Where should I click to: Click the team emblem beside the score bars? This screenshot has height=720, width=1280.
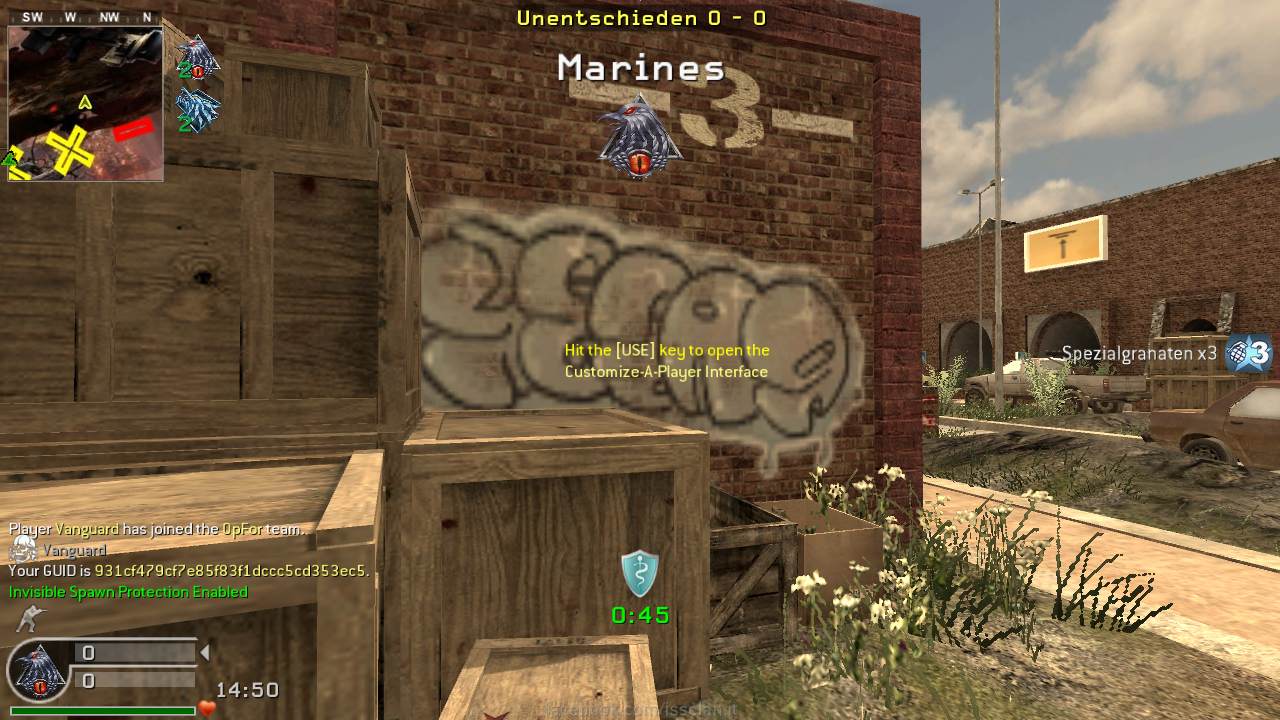click(38, 670)
